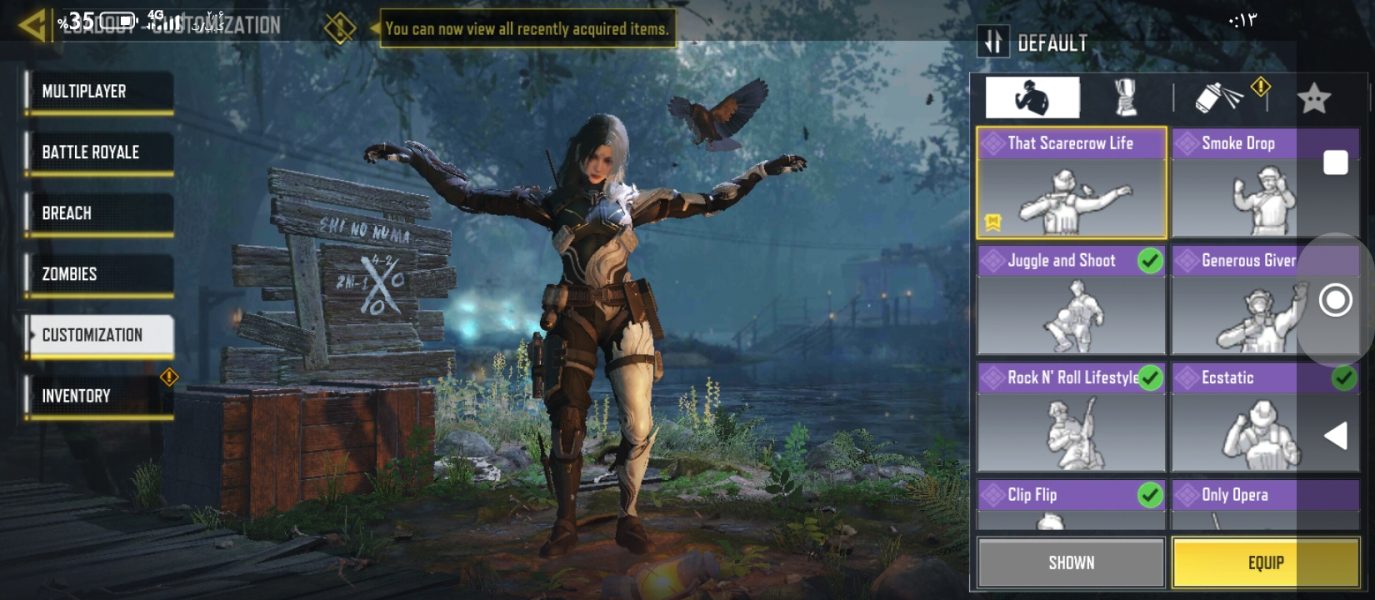Select the Customization menu entry

(x=98, y=335)
